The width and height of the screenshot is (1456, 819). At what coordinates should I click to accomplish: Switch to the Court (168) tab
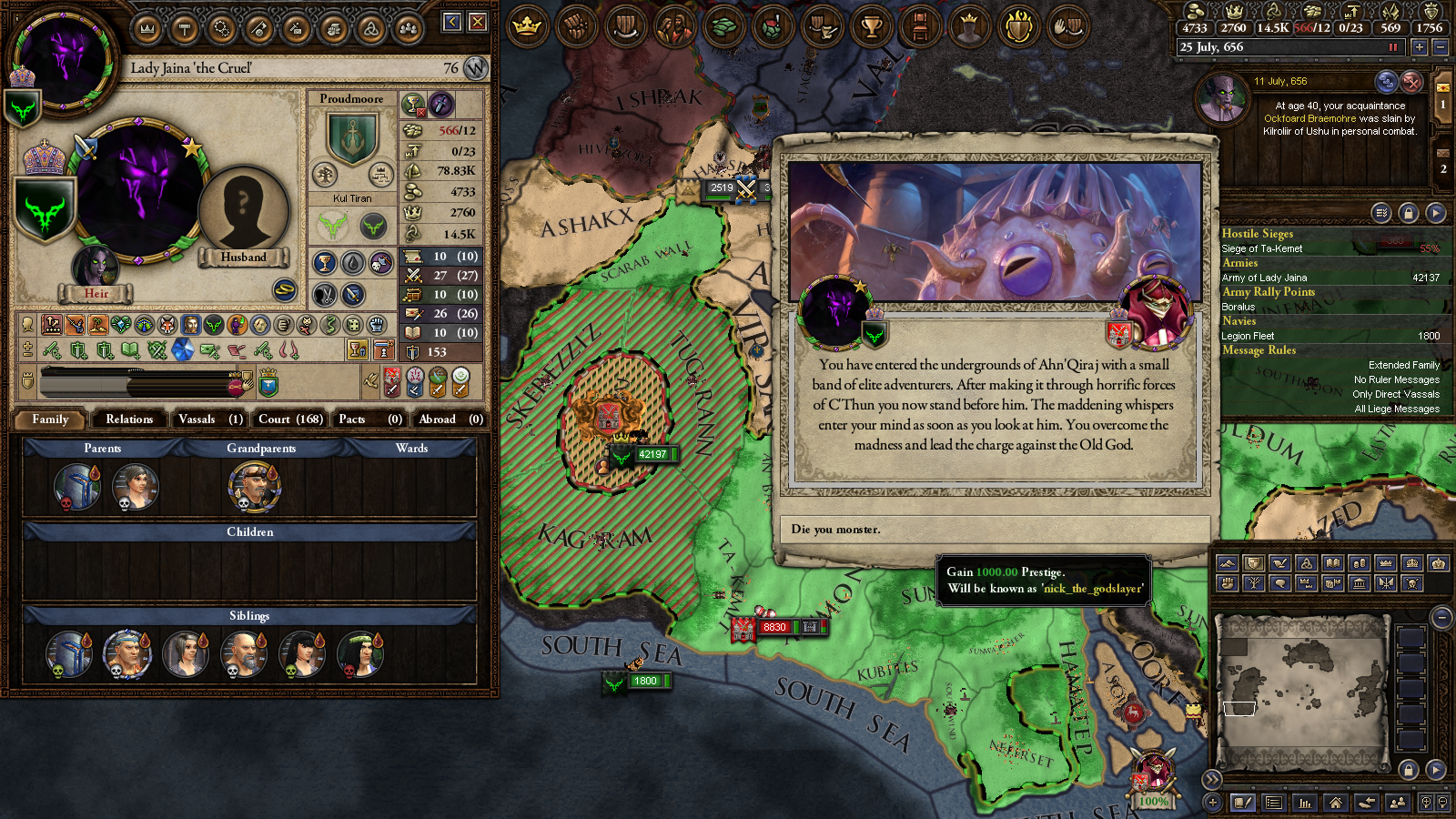(289, 420)
